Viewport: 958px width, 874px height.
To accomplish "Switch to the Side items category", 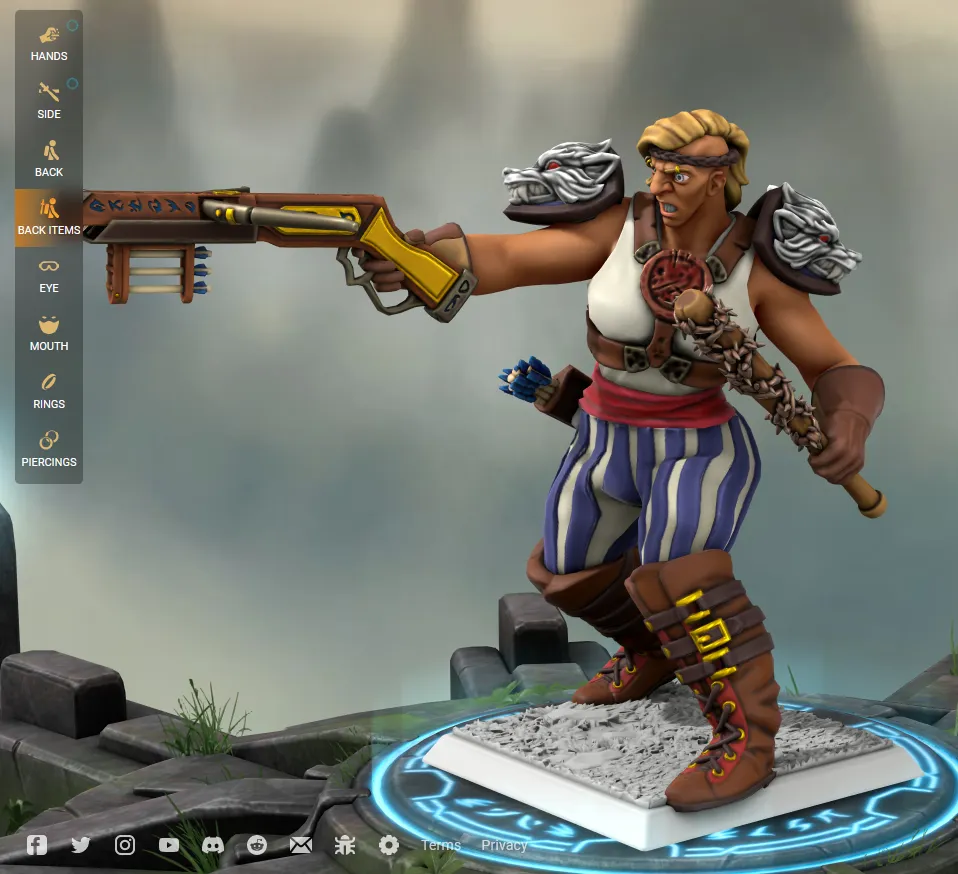I will (48, 101).
